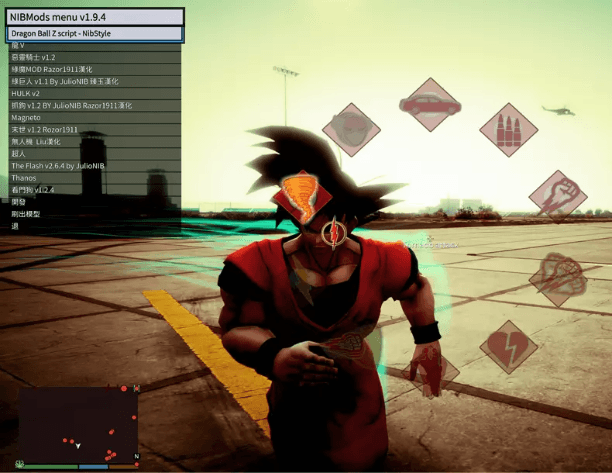Image resolution: width=612 pixels, height=473 pixels.
Task: Select the 惡靈騎士 v1.2 entry
Action: click(93, 57)
